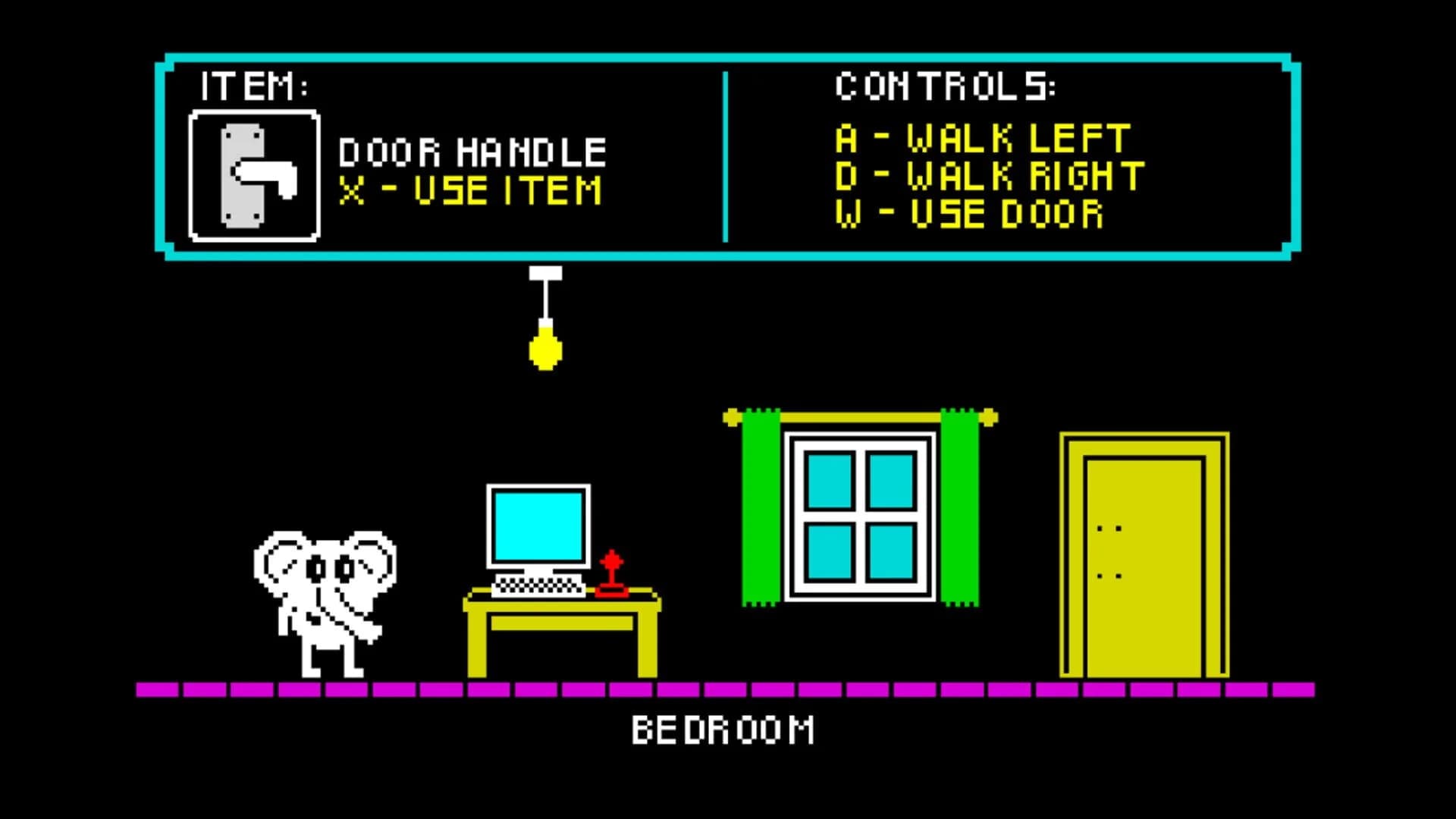
Task: Toggle the right green curtain
Action: pyautogui.click(x=959, y=508)
